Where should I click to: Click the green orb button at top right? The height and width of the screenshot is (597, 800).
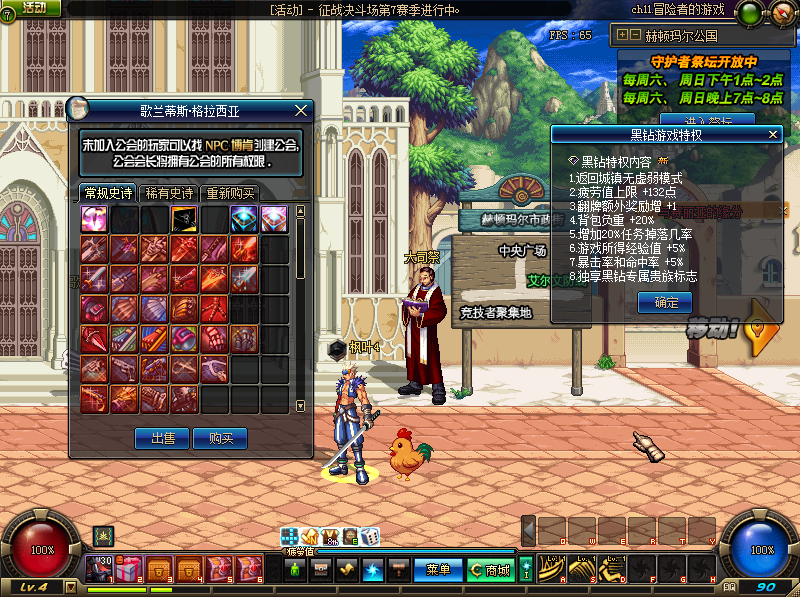(x=747, y=13)
